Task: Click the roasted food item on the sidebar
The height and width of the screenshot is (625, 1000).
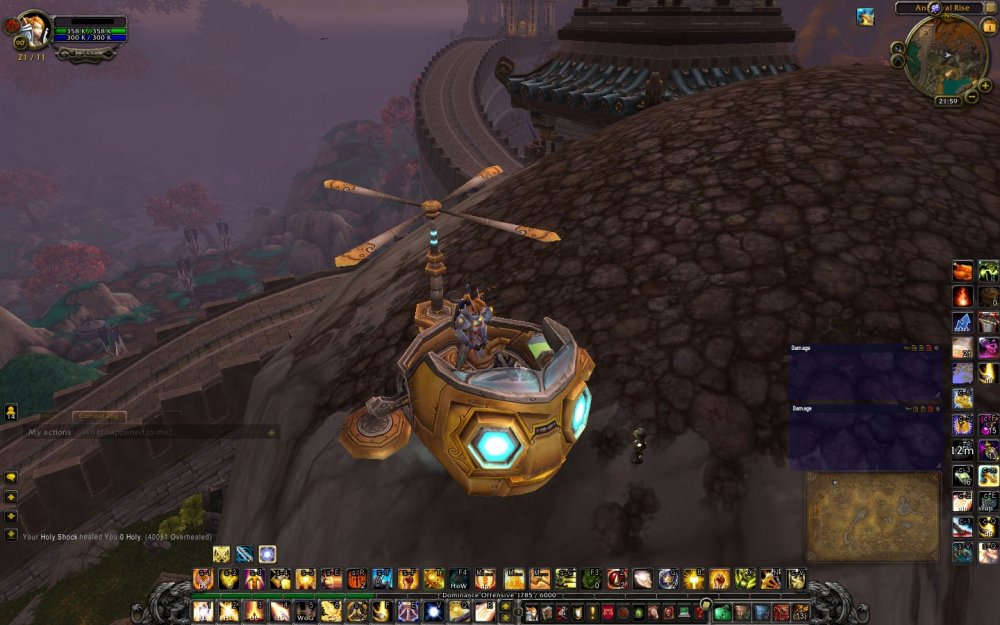Action: pos(962,271)
